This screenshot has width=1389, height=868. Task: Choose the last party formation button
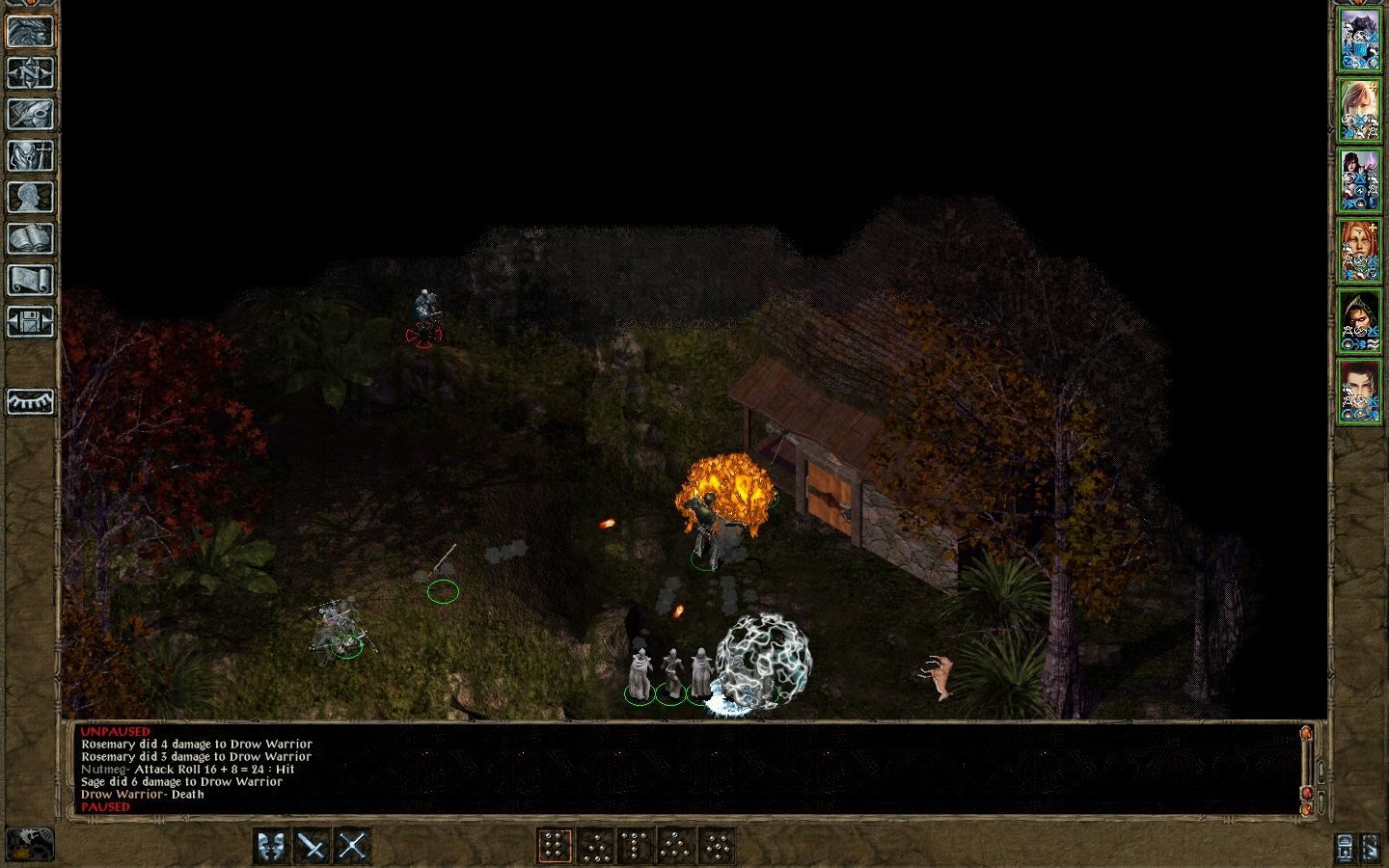coord(719,848)
